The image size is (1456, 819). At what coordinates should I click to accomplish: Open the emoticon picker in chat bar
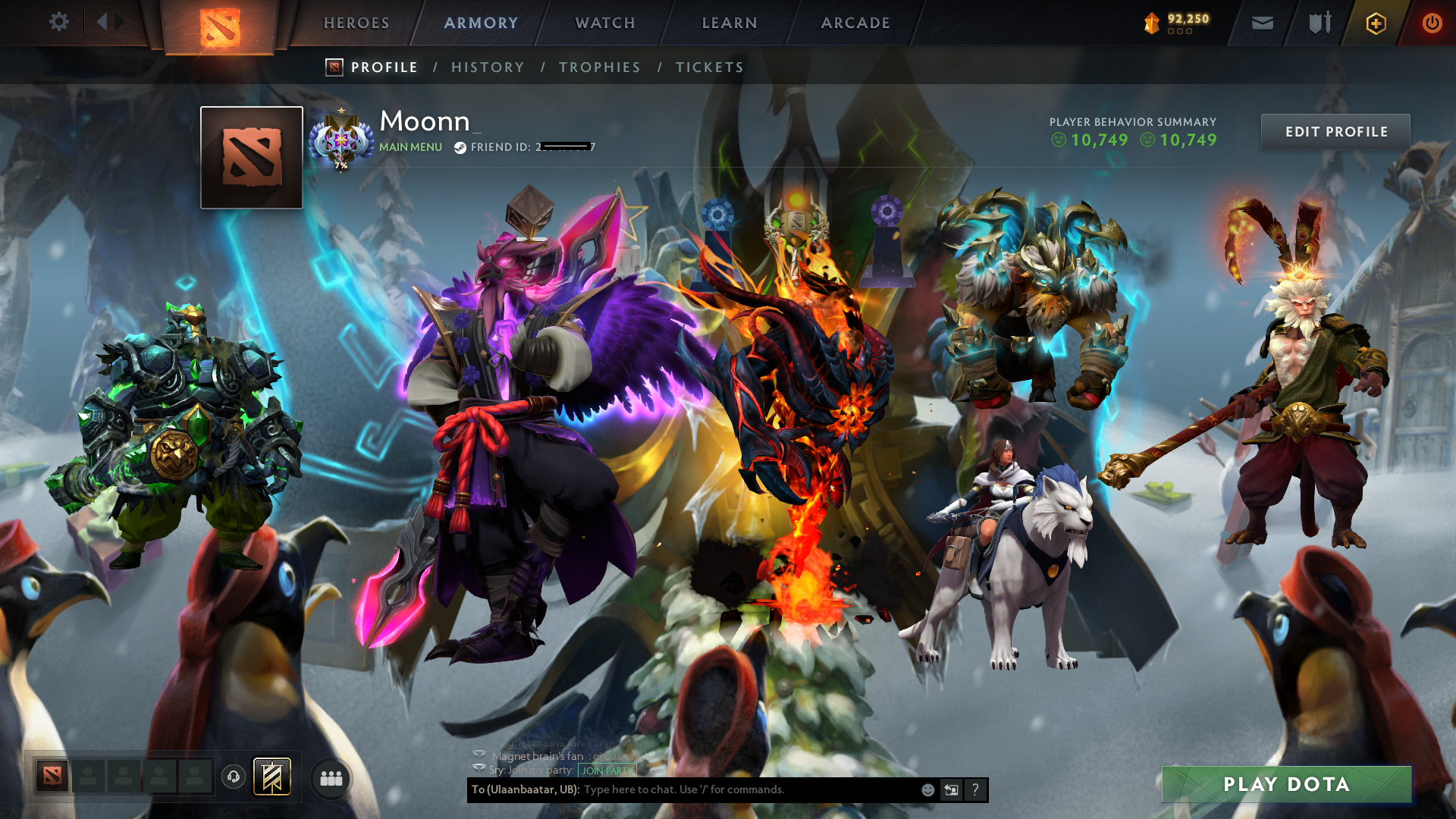tap(927, 789)
